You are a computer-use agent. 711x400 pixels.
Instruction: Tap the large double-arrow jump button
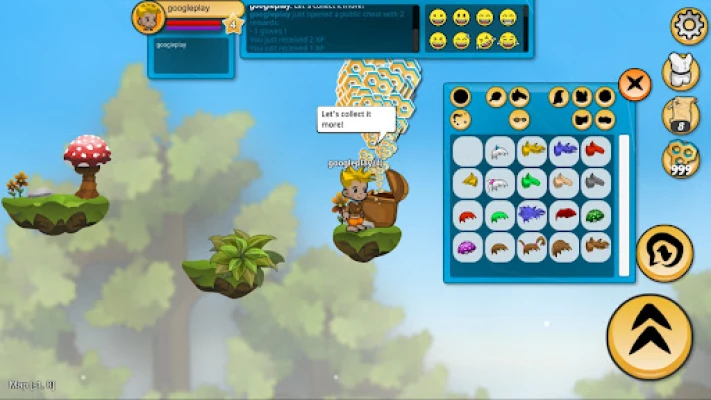pos(649,334)
